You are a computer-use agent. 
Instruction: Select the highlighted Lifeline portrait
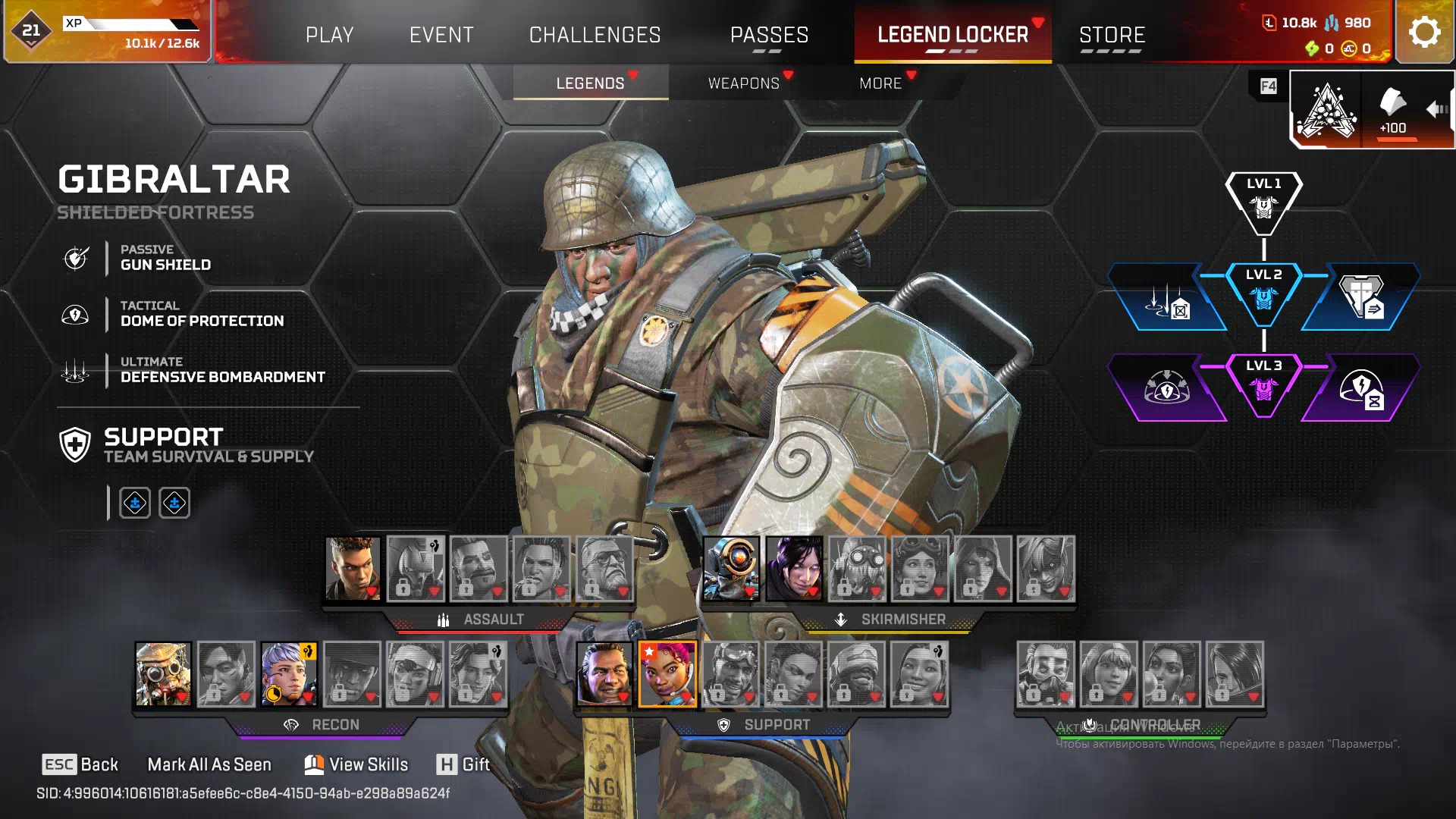pyautogui.click(x=667, y=674)
